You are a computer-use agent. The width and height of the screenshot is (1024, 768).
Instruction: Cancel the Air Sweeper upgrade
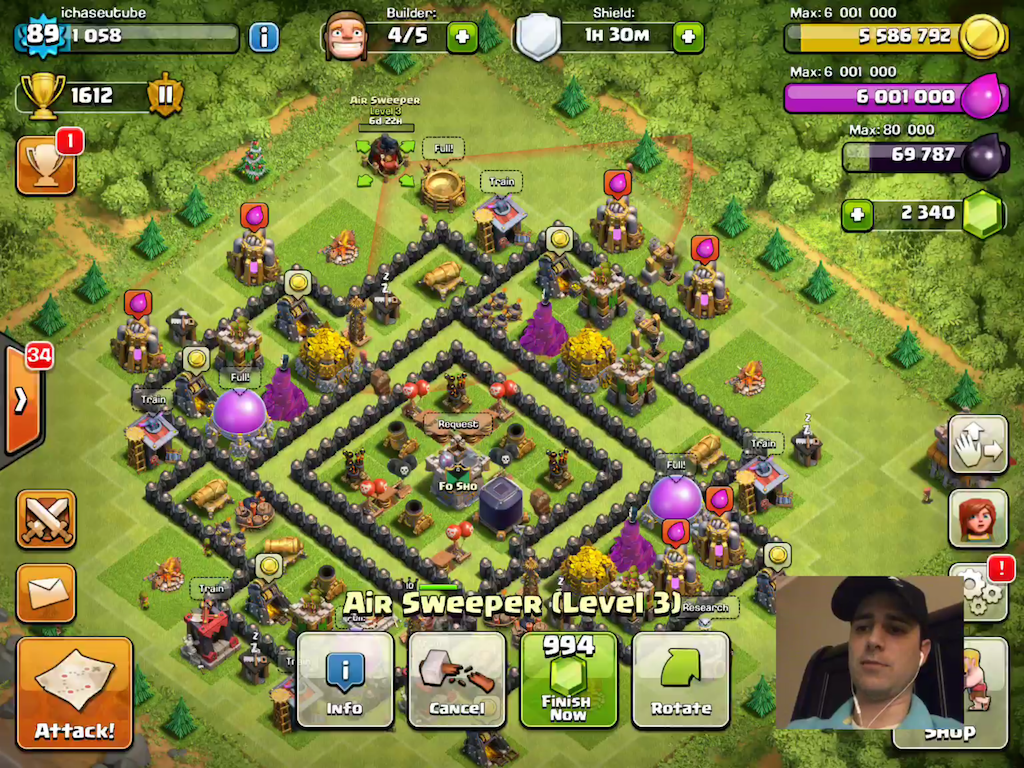pyautogui.click(x=456, y=679)
